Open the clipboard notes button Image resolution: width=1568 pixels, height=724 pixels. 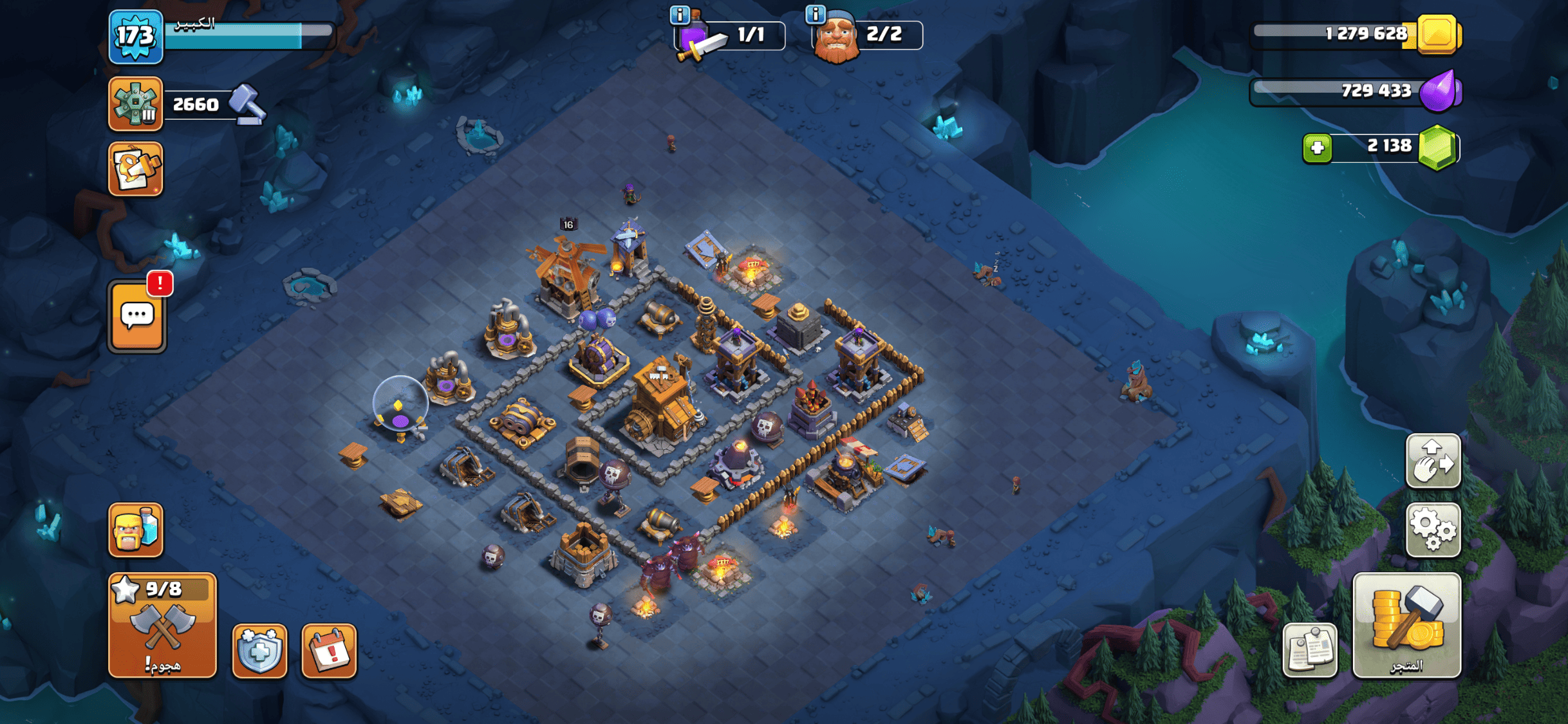(x=1310, y=650)
